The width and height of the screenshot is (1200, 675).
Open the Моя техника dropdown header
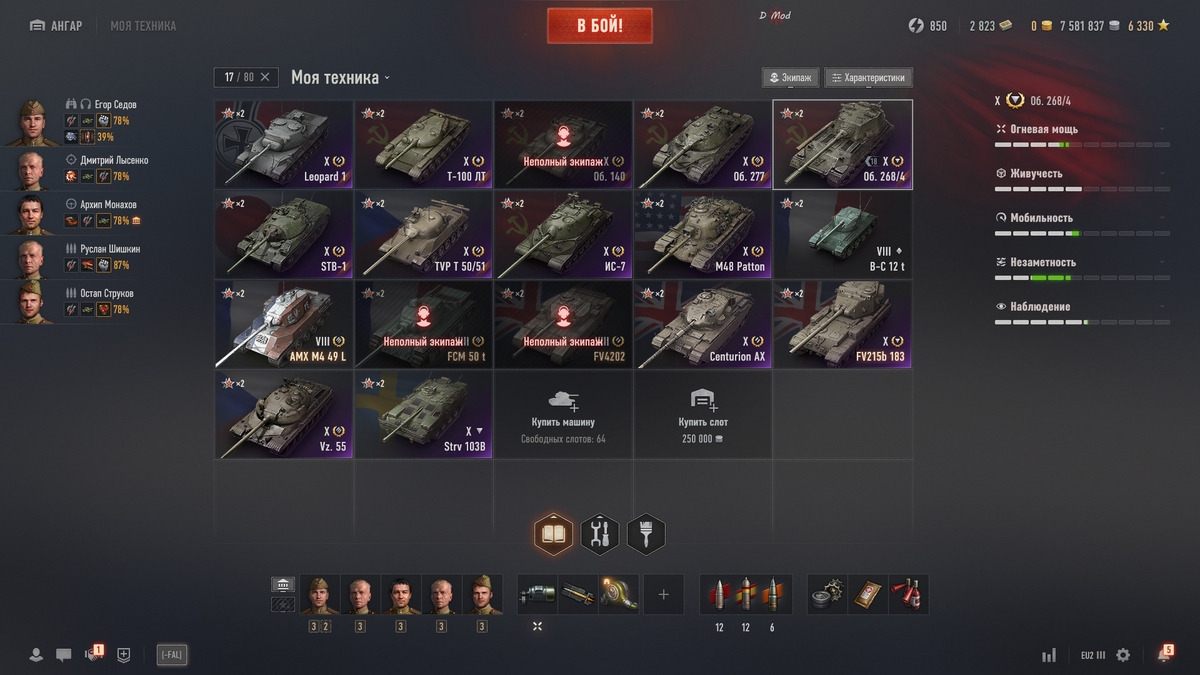tap(340, 77)
